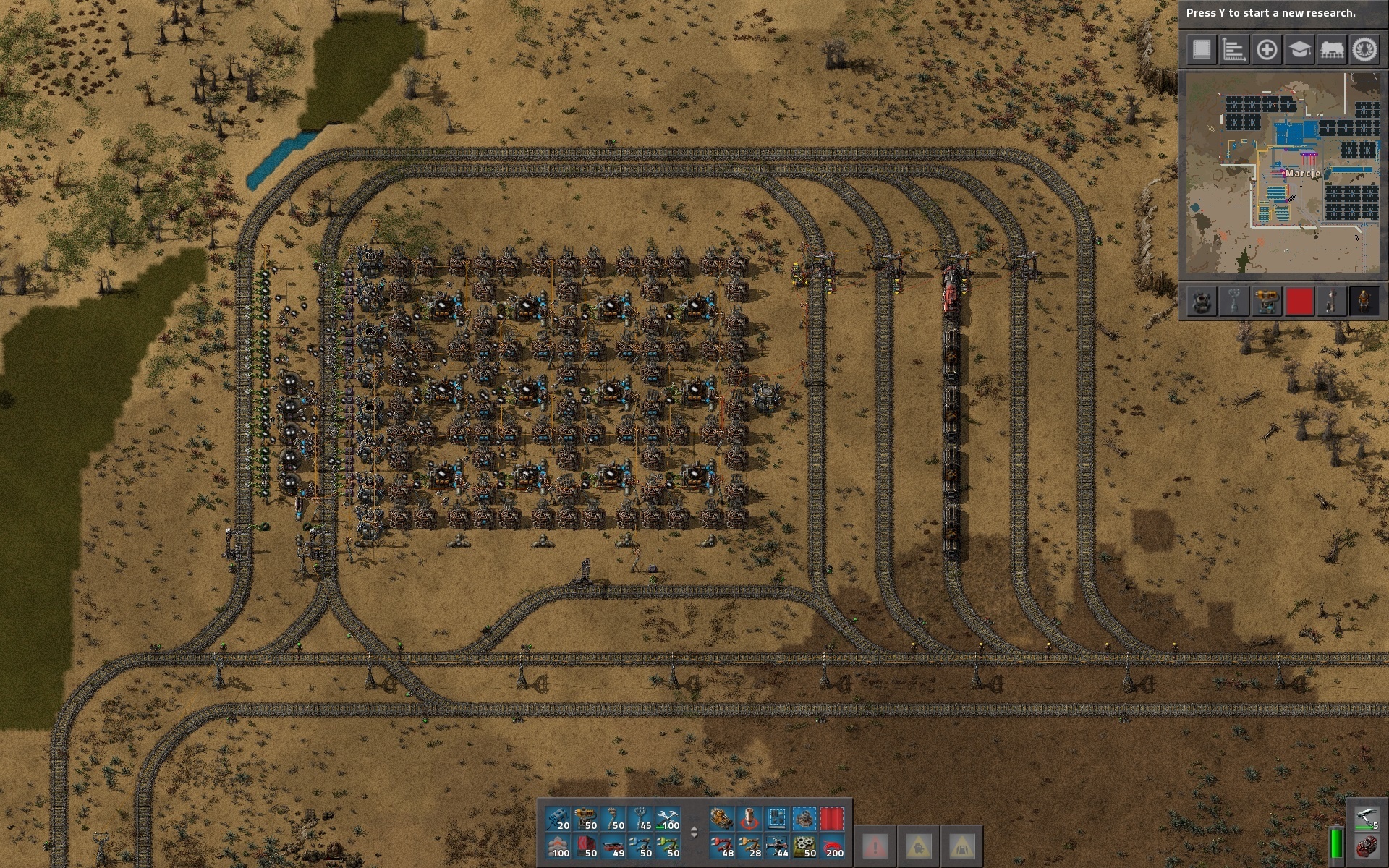Select the red wire stack of 200
This screenshot has height=868, width=1389.
coord(832,846)
